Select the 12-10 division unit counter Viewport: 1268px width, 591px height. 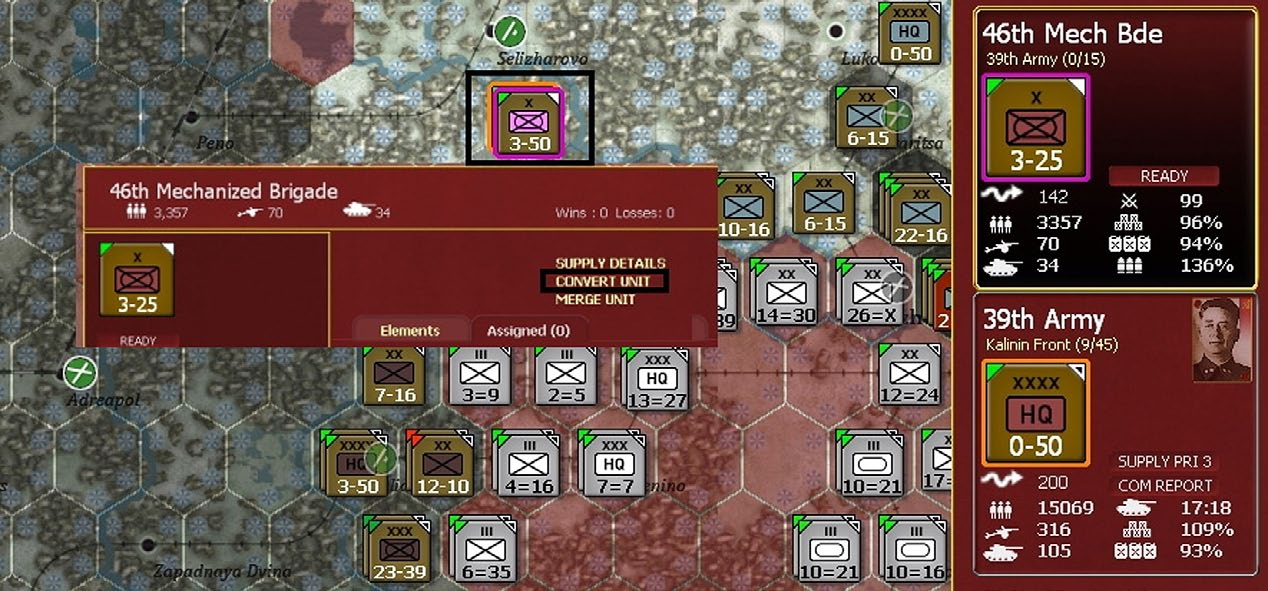441,464
